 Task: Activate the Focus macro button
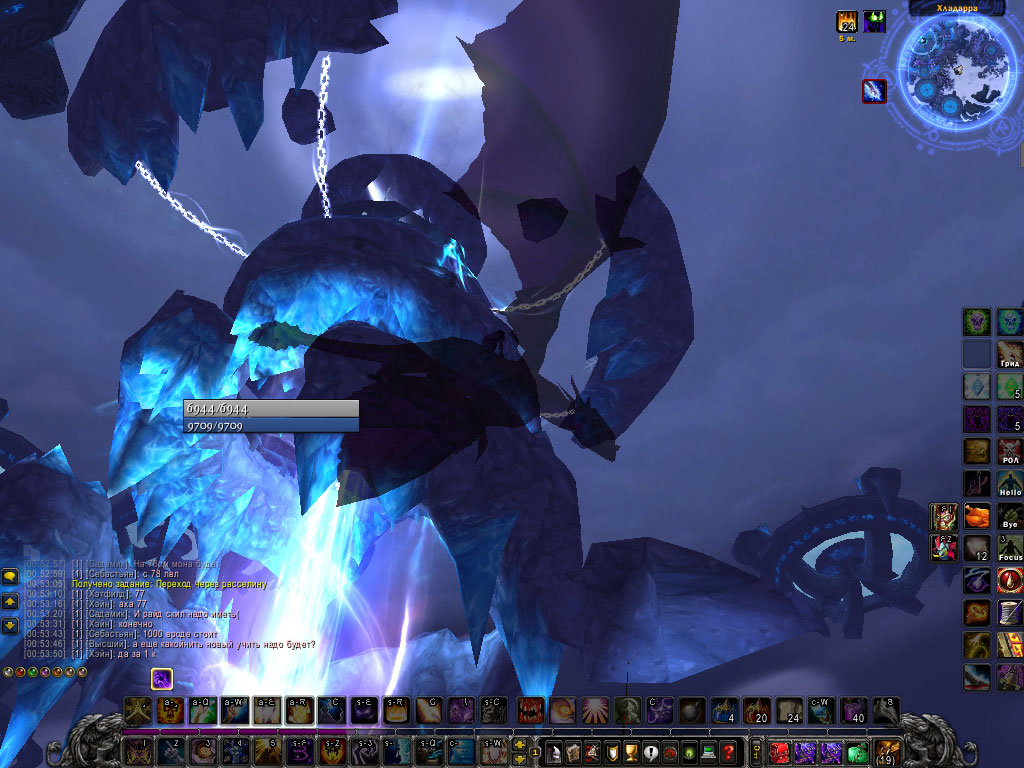coord(1009,548)
